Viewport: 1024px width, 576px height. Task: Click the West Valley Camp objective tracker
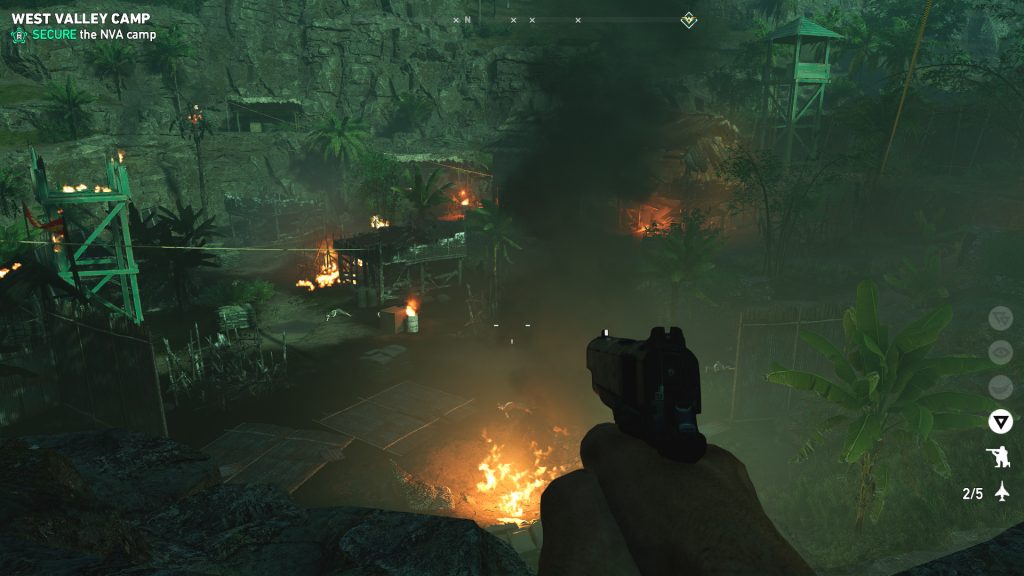(x=80, y=19)
